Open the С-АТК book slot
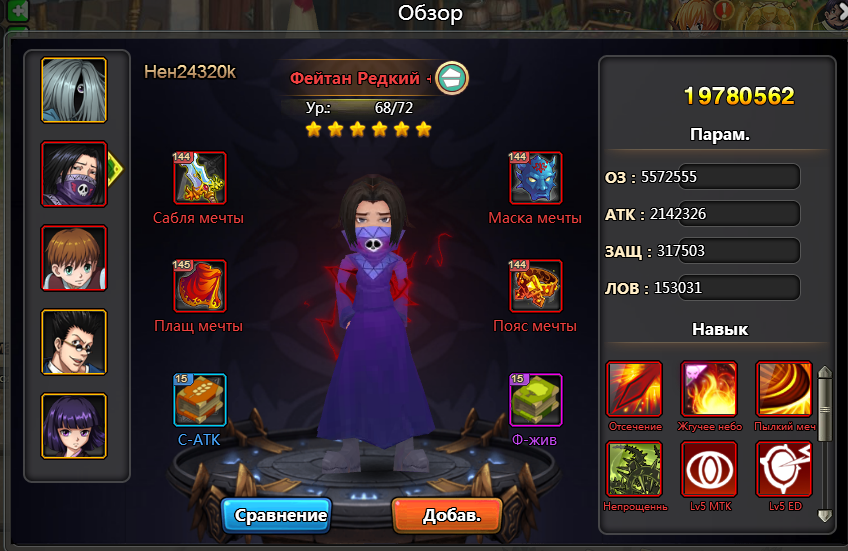This screenshot has width=848, height=551. [x=200, y=400]
